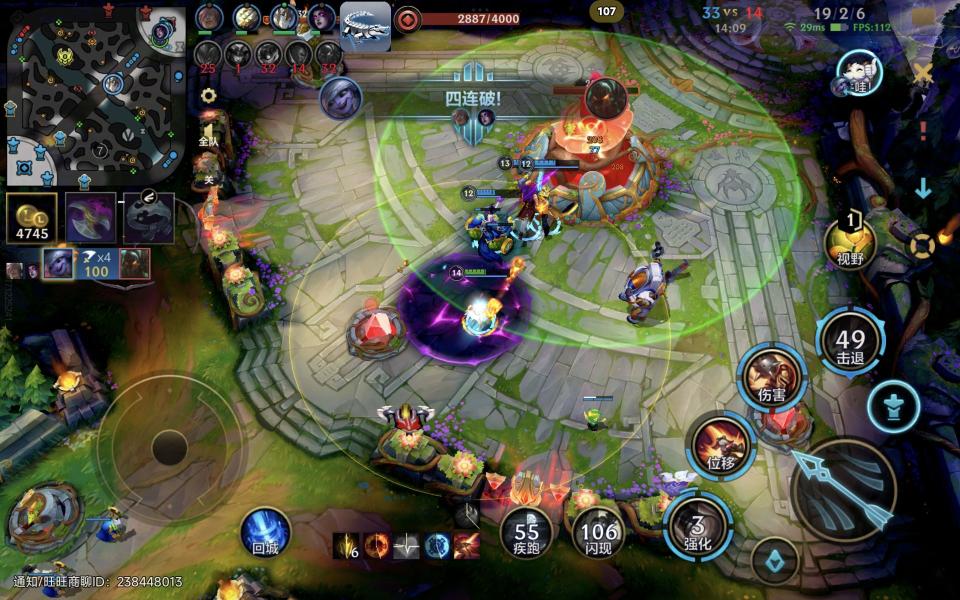Cast the 疾跑 summoner spell

526,532
